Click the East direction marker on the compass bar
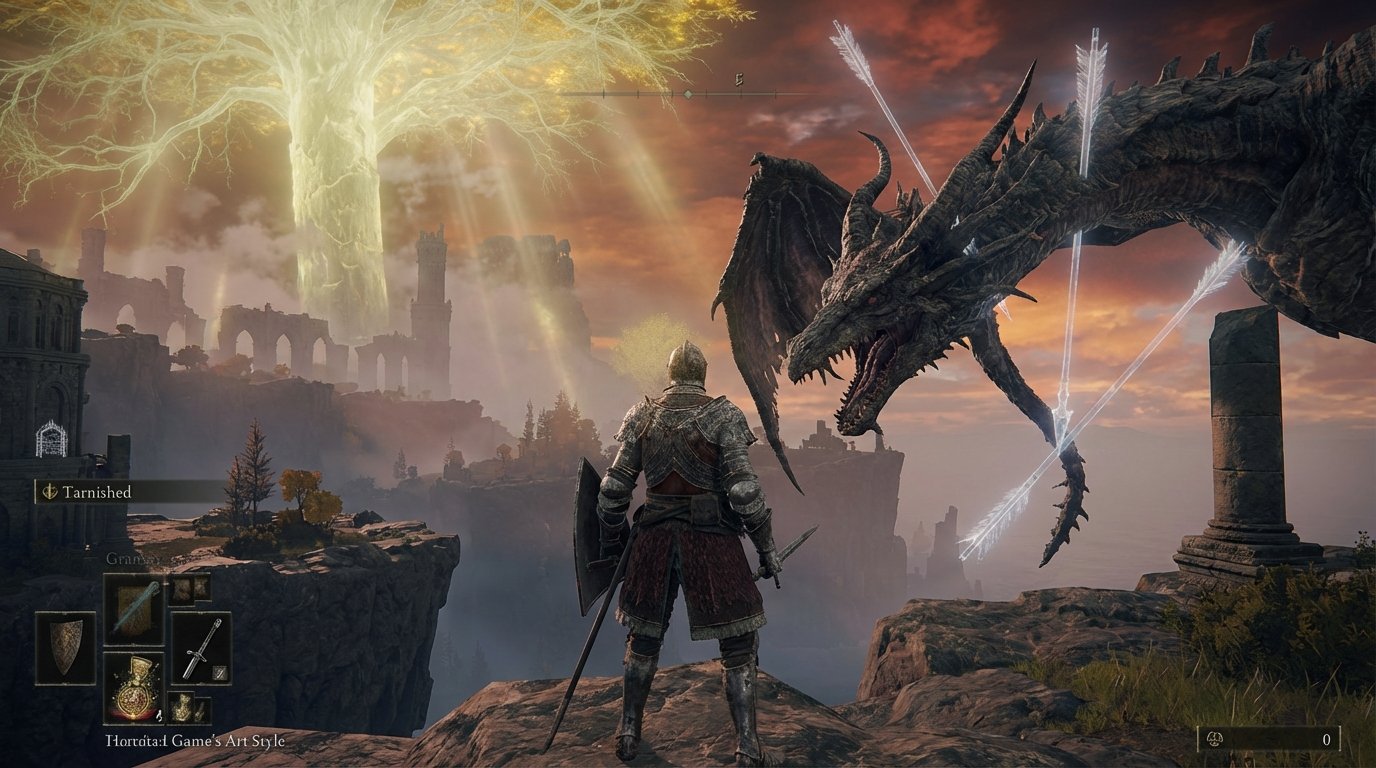 tap(739, 78)
